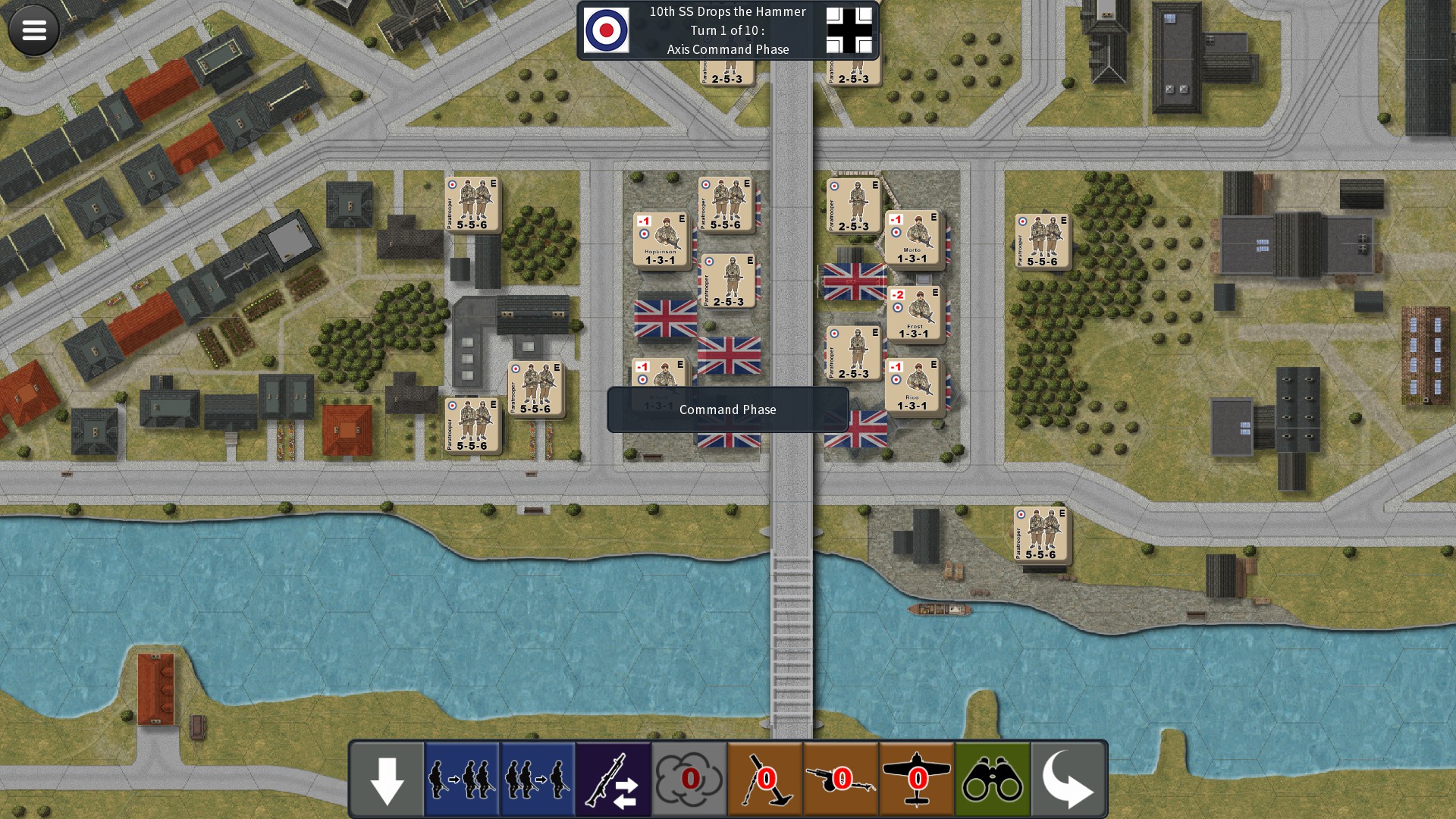Select the Rico leader unit counter
Screen dimensions: 1456x819
point(912,386)
